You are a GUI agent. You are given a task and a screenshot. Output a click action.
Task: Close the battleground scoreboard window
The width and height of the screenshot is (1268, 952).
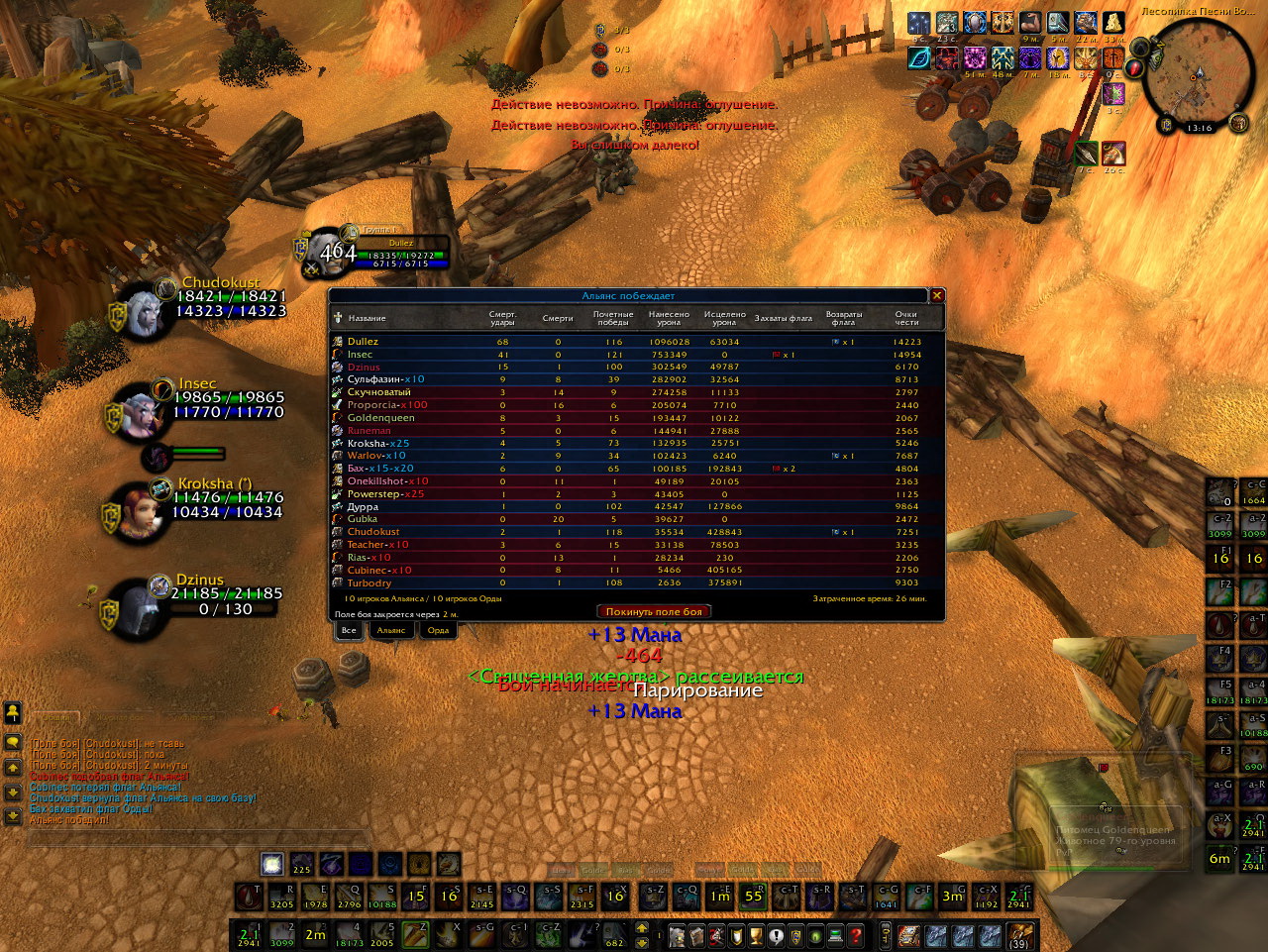tap(936, 295)
